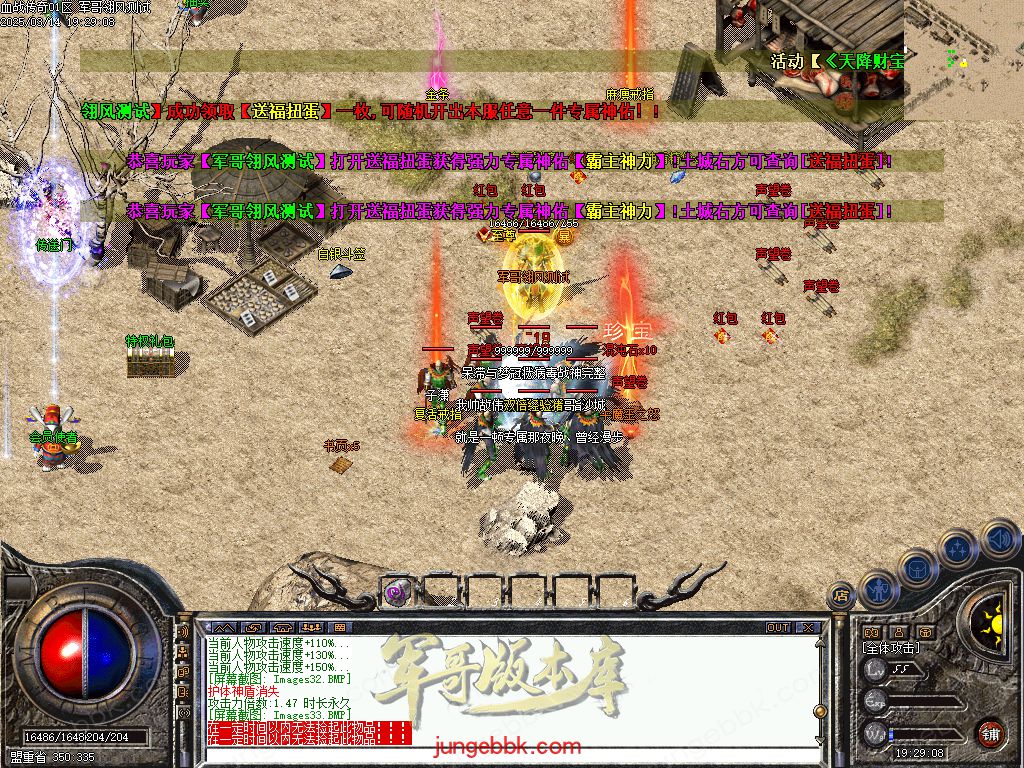Toggle sound with the speaker button
The width and height of the screenshot is (1024, 768).
pyautogui.click(x=997, y=539)
